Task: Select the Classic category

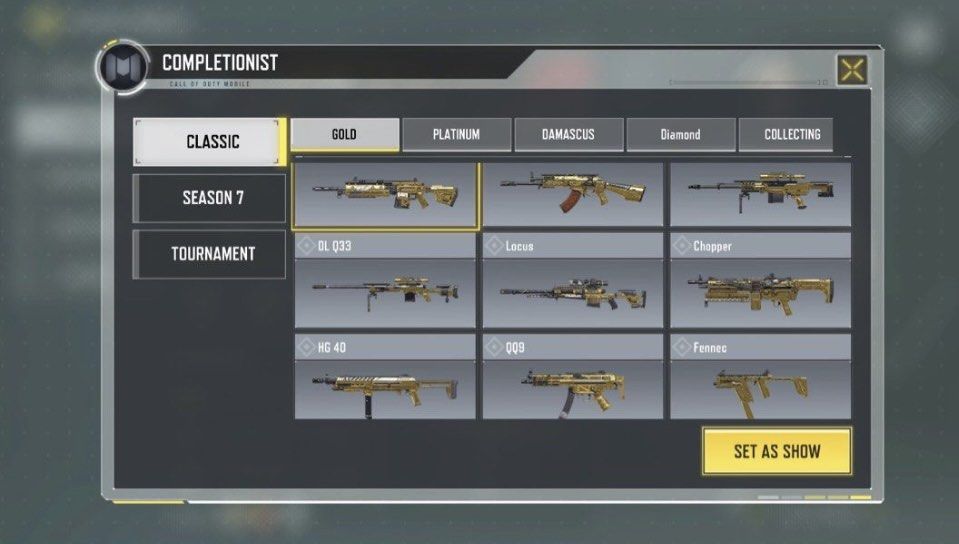Action: click(210, 142)
